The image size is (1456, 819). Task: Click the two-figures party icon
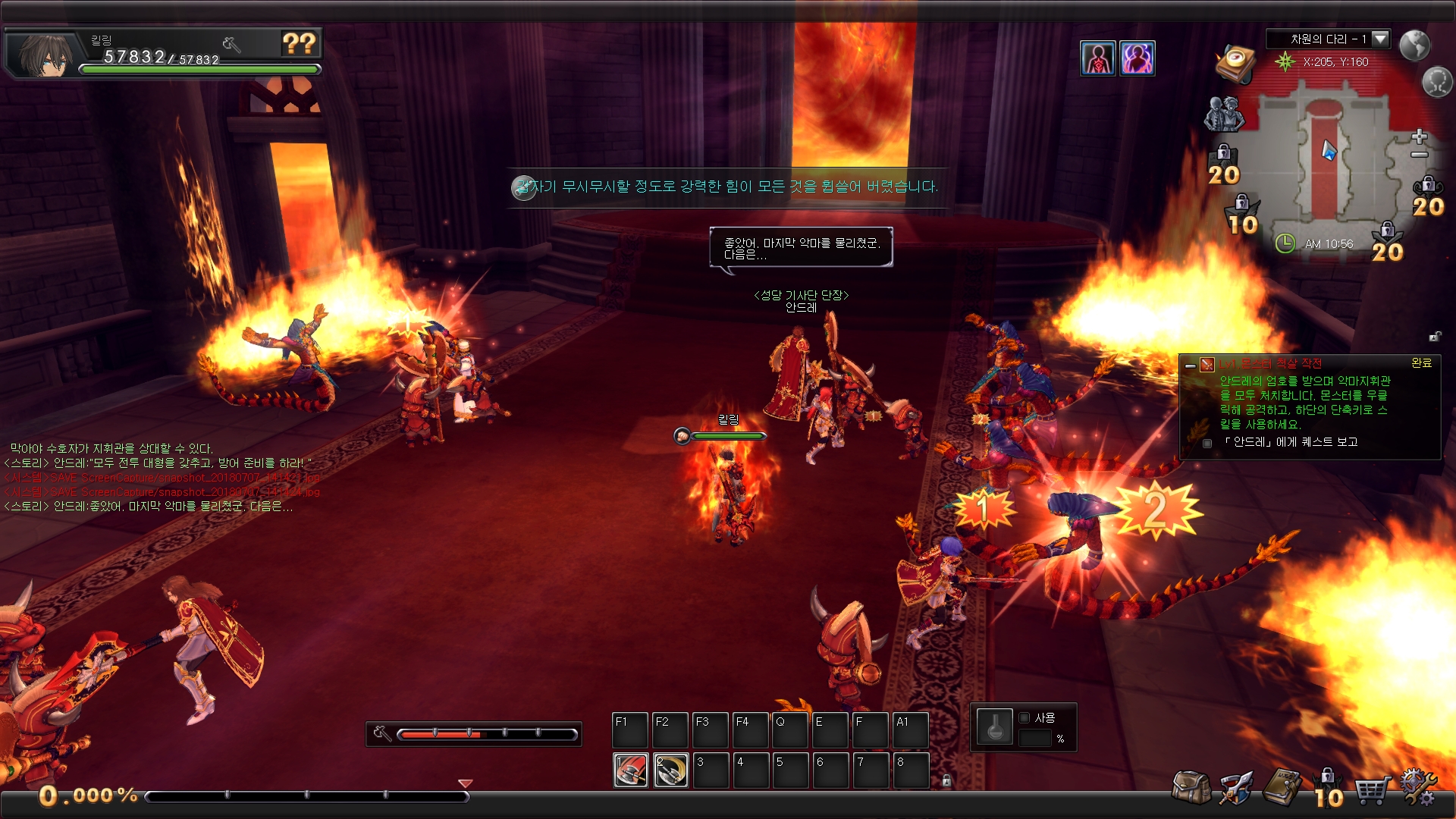[x=1224, y=114]
